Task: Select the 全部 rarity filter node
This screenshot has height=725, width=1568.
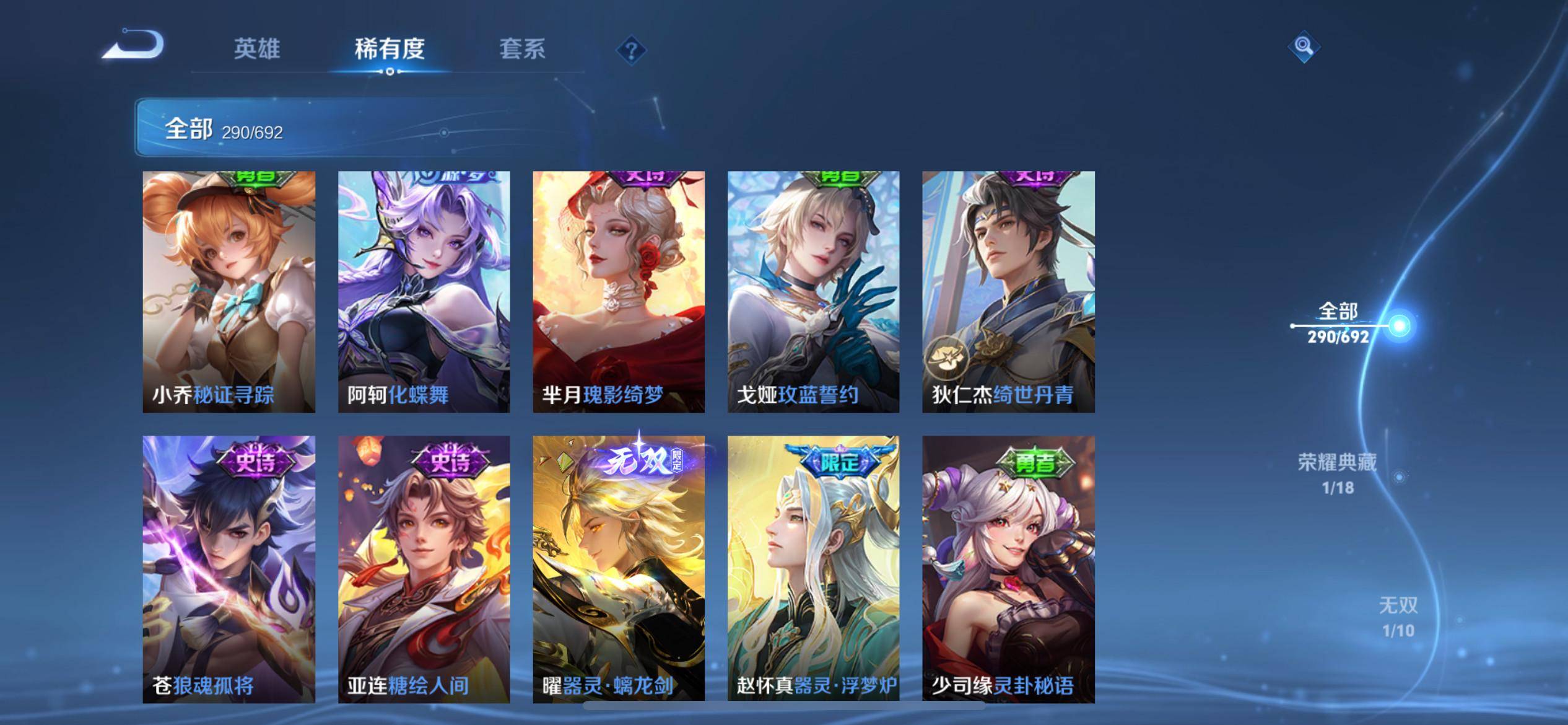Action: [1399, 325]
